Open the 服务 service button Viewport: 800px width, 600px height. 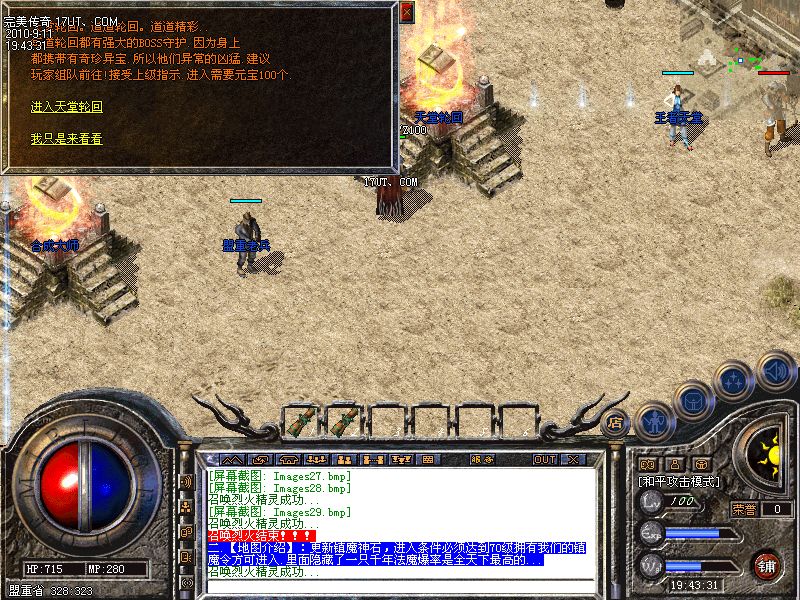481,459
